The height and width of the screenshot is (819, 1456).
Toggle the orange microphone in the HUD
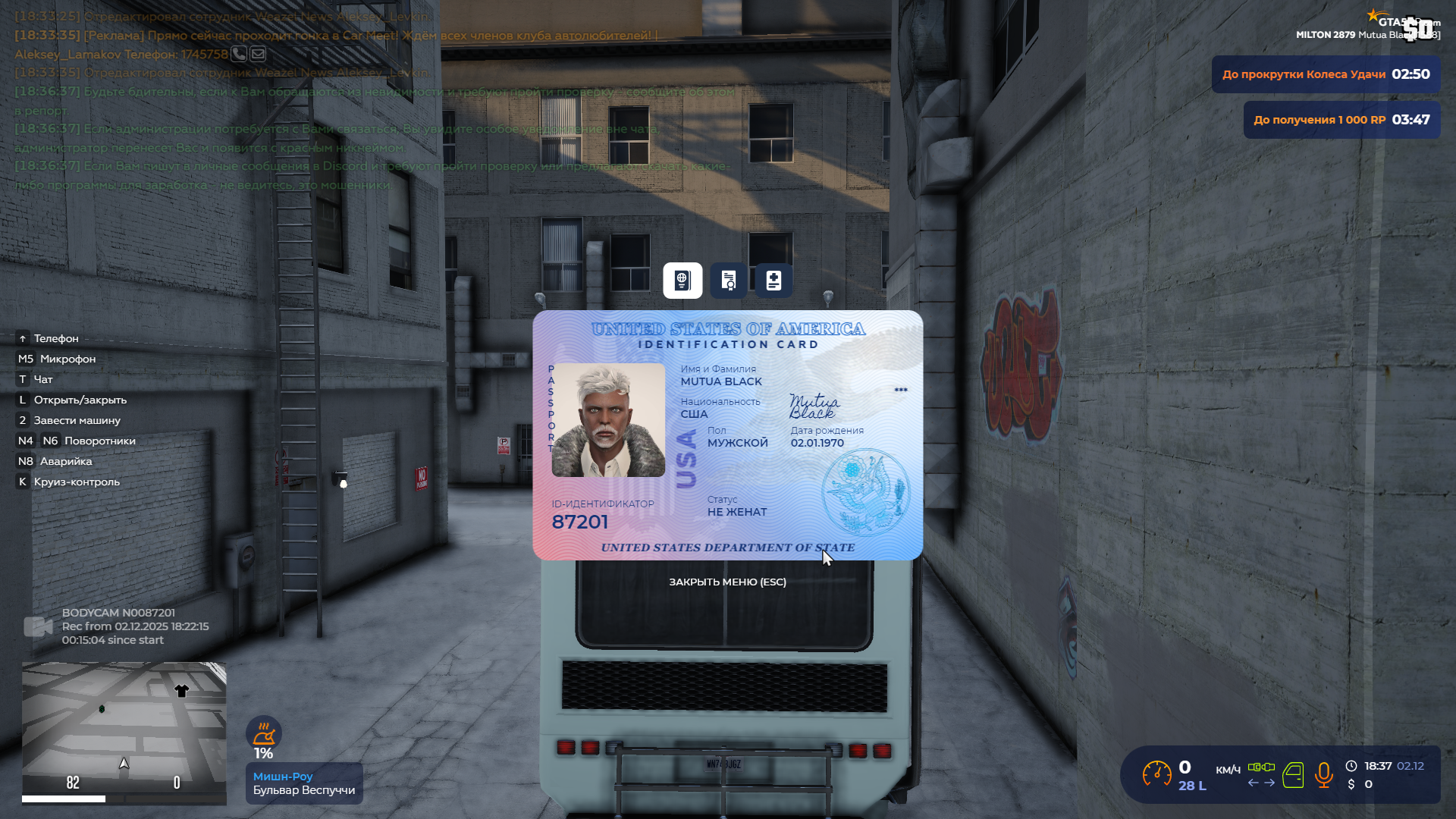coord(1324,775)
